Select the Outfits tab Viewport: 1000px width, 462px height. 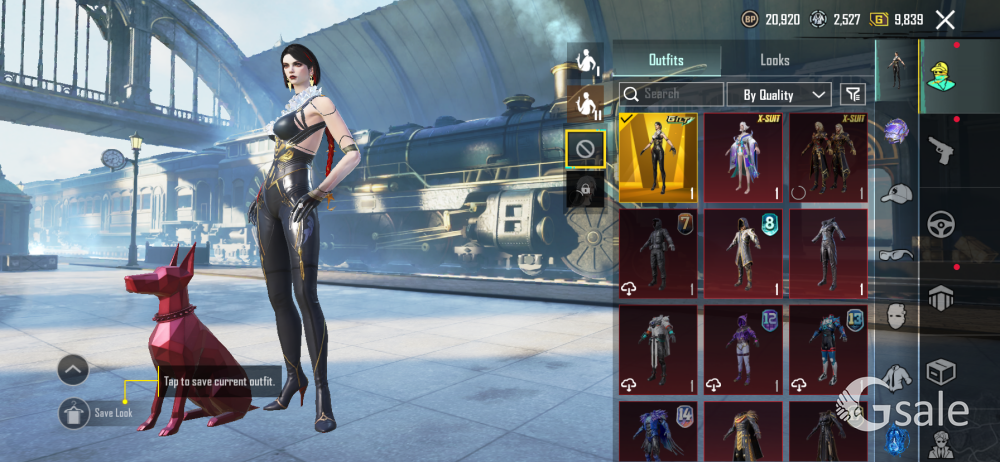[666, 60]
